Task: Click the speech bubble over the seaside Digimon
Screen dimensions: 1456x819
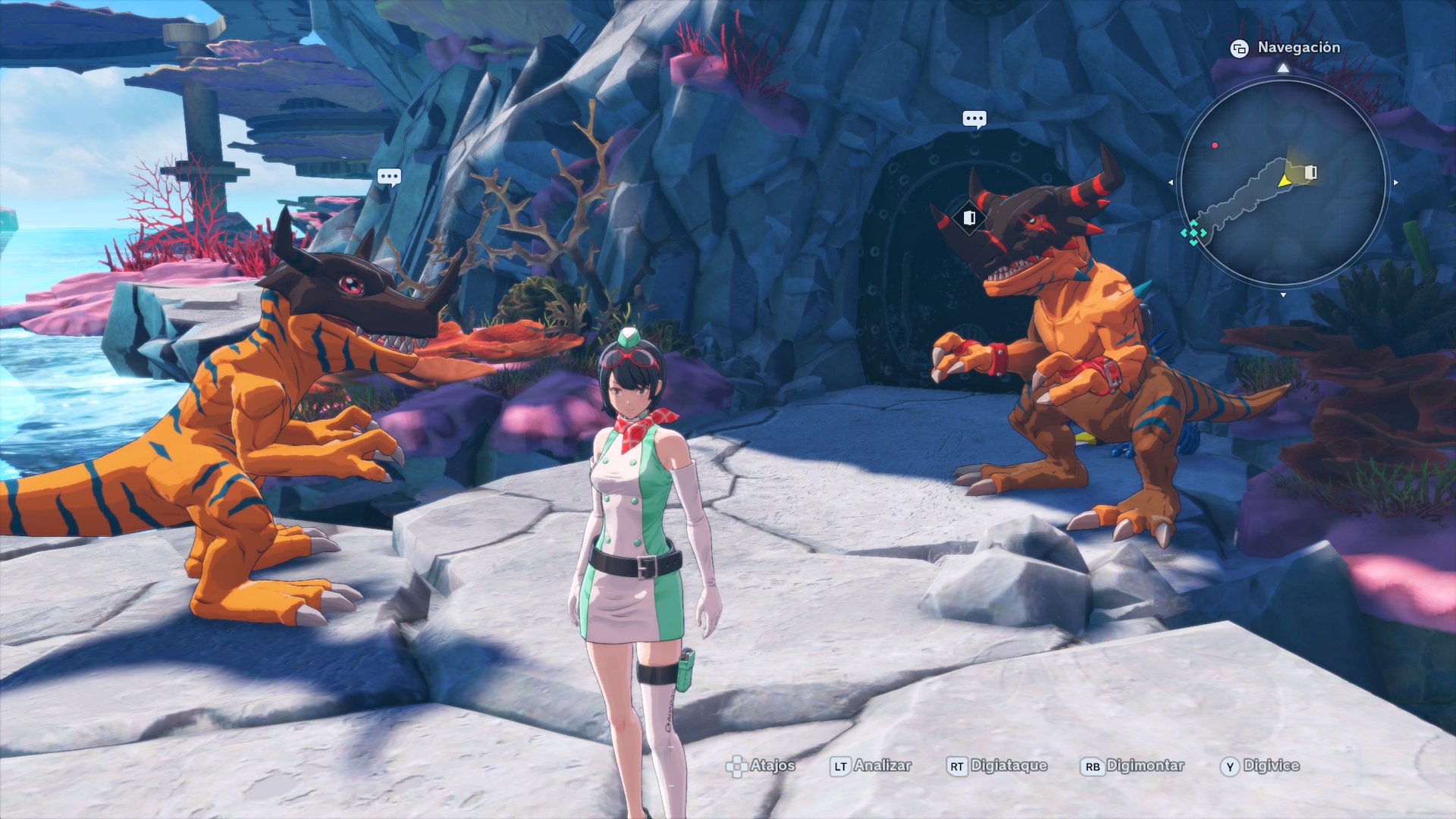Action: click(x=389, y=177)
